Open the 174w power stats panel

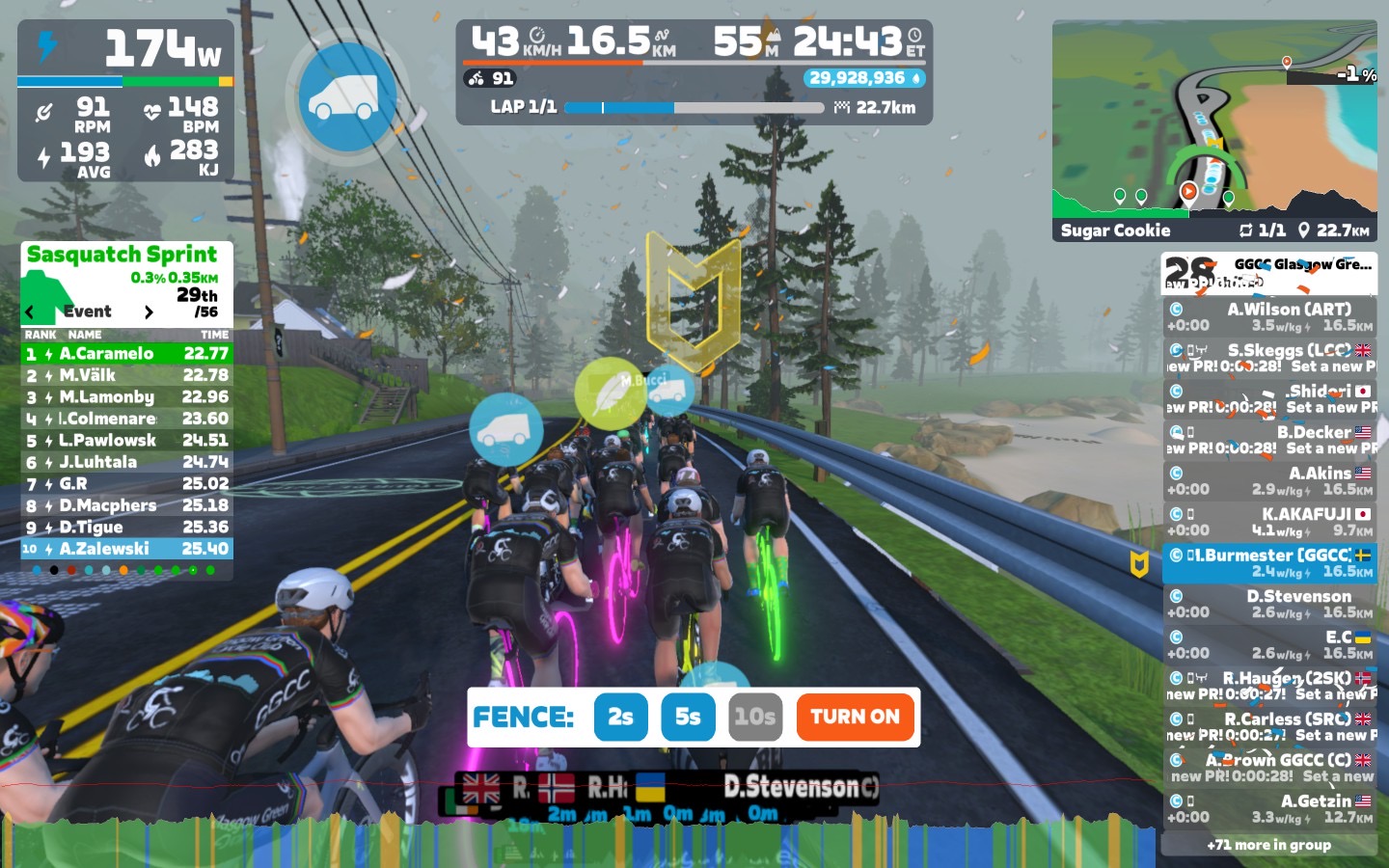click(x=125, y=100)
